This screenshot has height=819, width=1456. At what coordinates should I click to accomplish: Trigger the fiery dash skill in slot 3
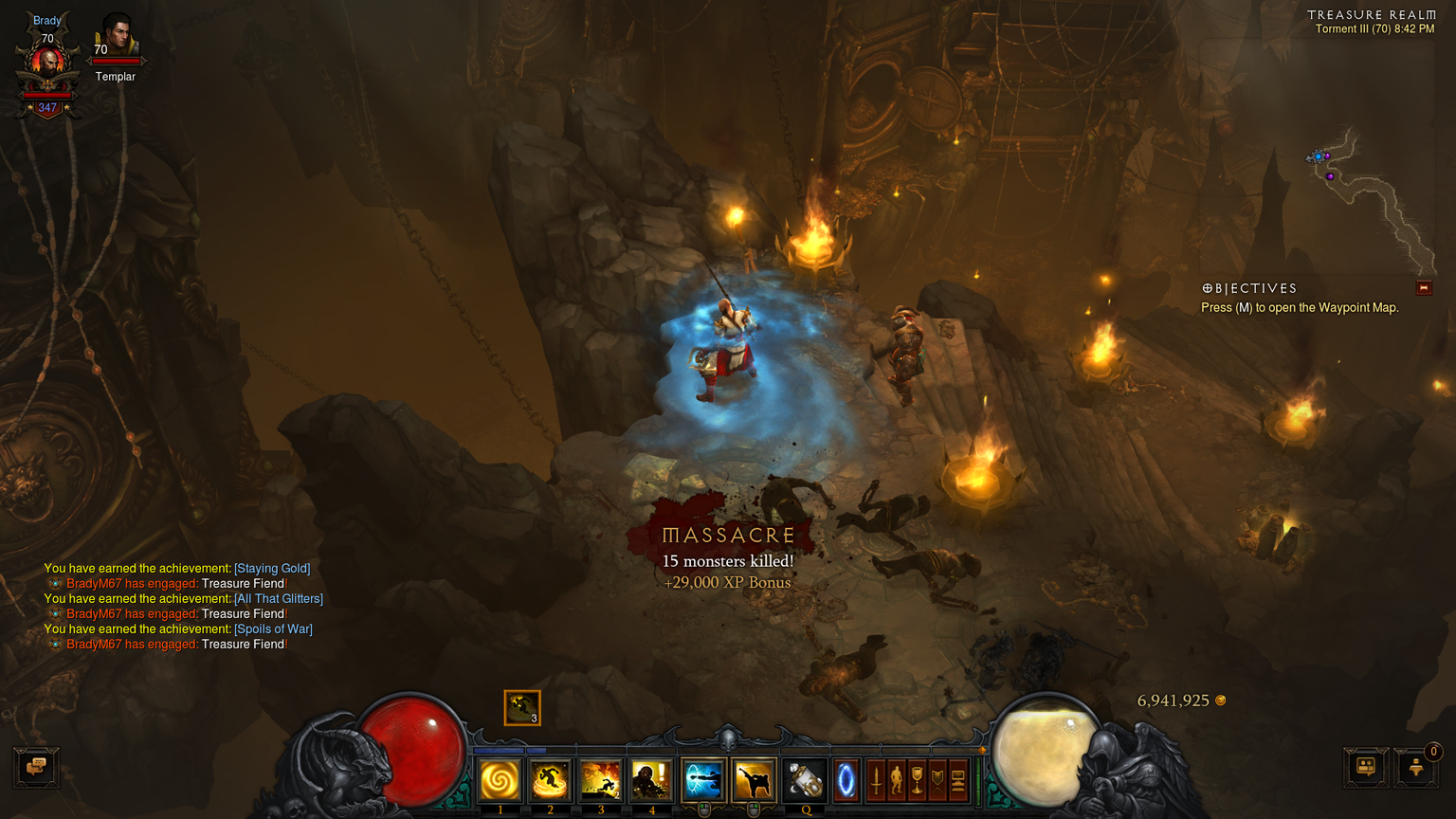[x=600, y=780]
